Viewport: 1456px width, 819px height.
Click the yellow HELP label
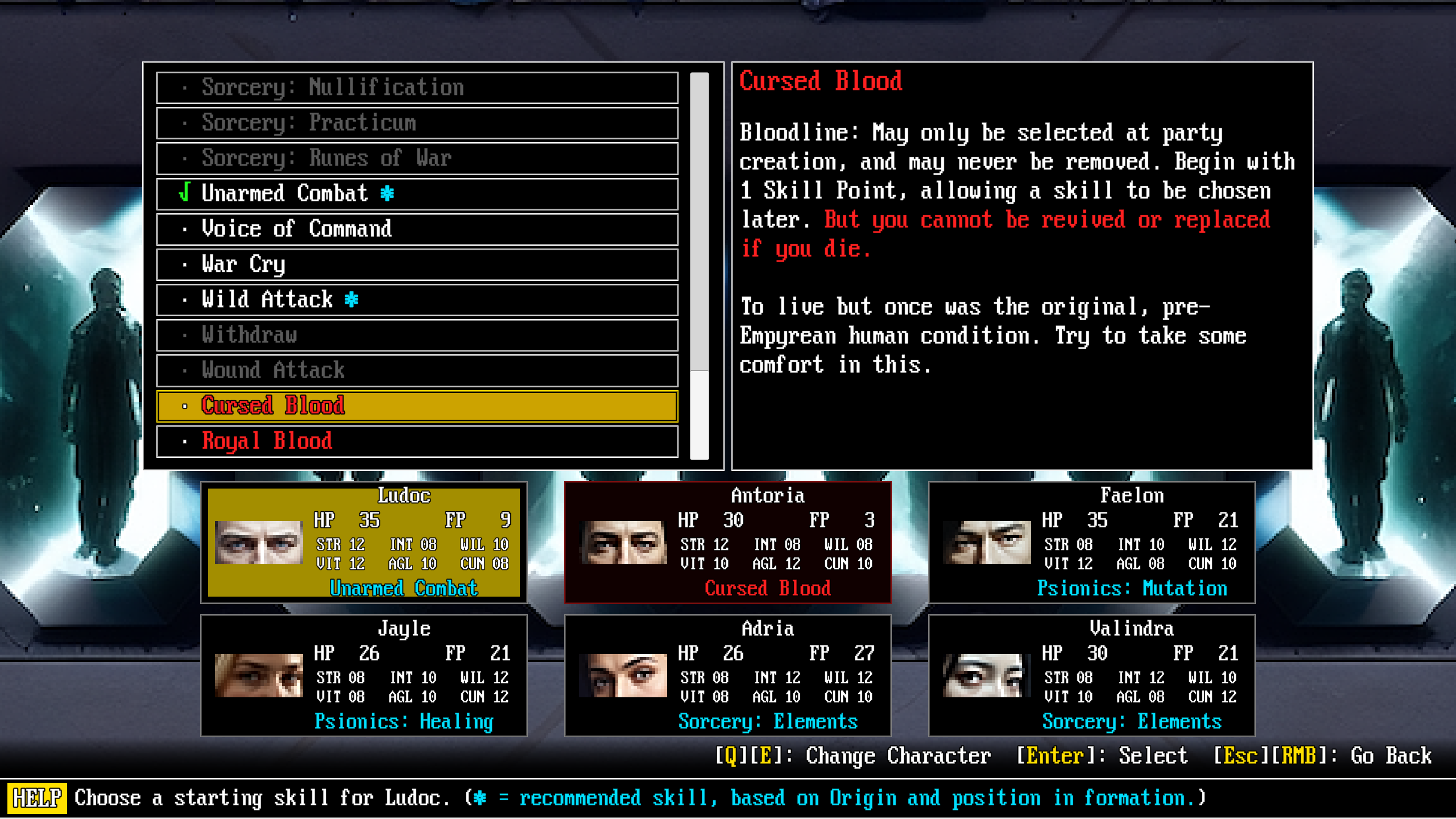coord(37,798)
